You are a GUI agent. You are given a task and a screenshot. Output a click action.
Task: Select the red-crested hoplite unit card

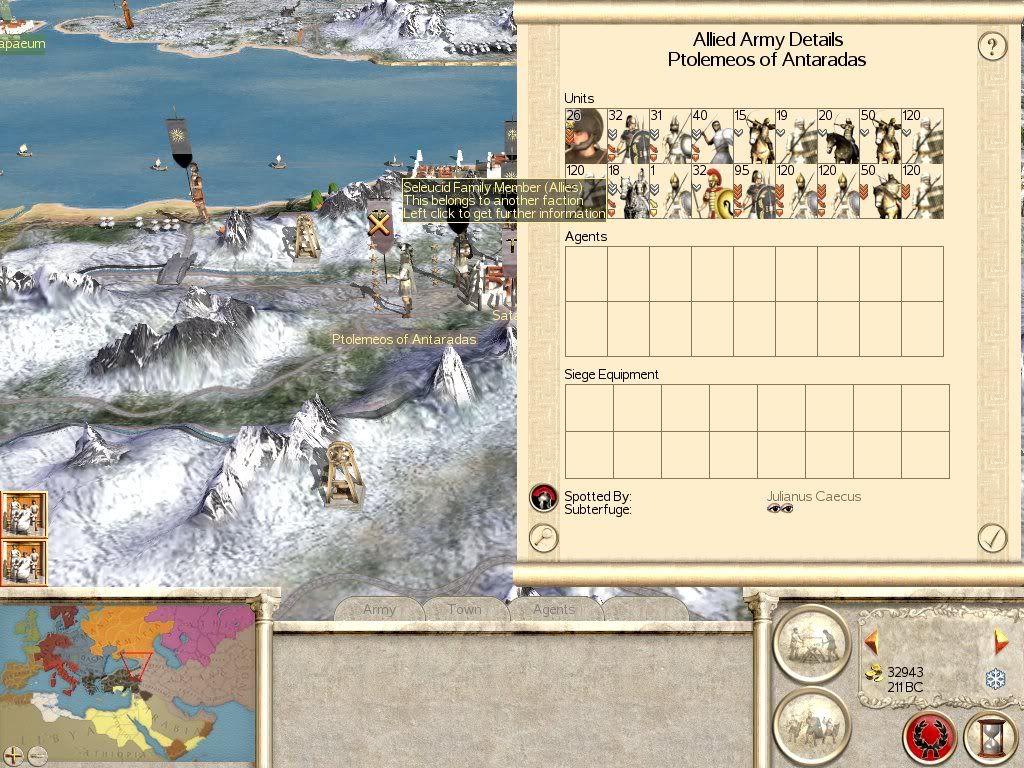pyautogui.click(x=711, y=192)
